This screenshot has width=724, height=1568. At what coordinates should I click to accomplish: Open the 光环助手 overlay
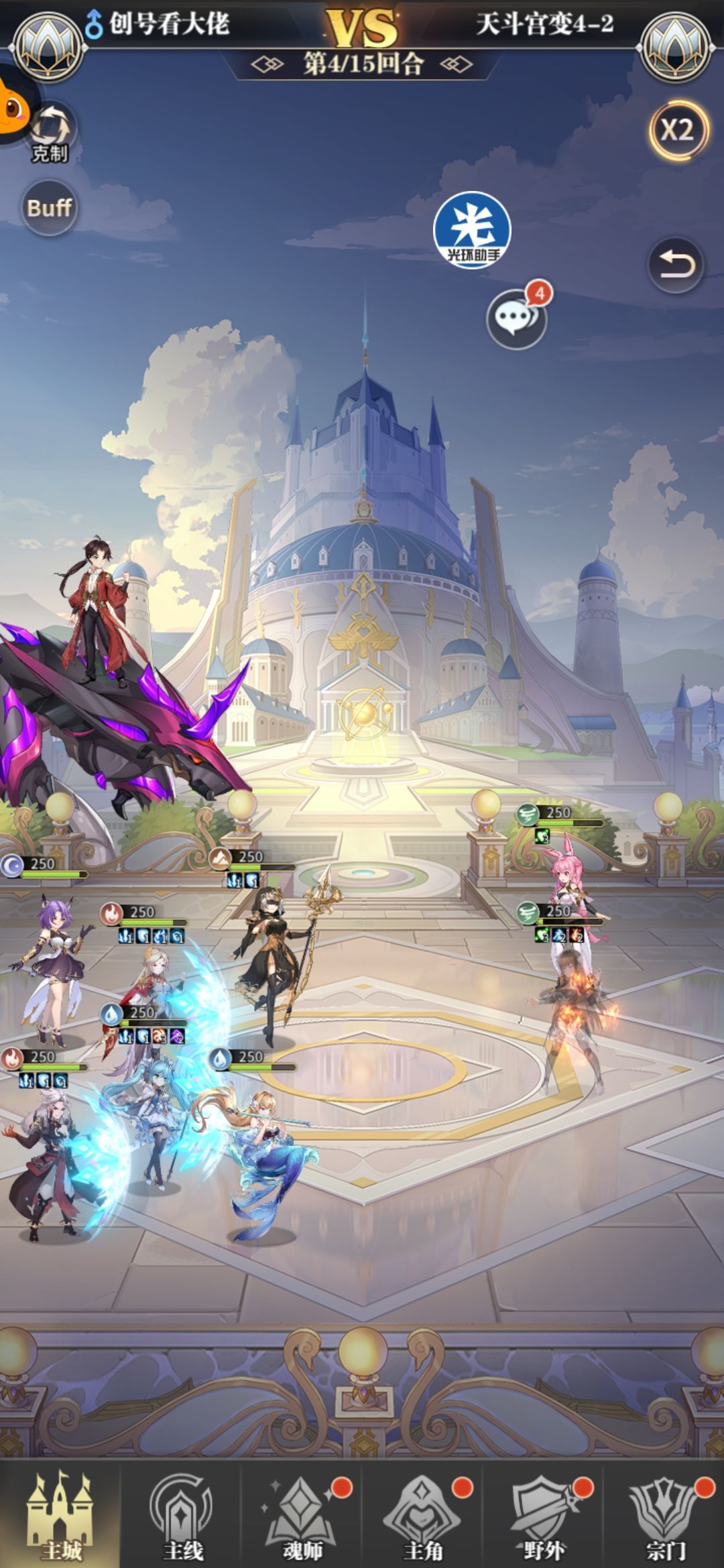pyautogui.click(x=472, y=228)
